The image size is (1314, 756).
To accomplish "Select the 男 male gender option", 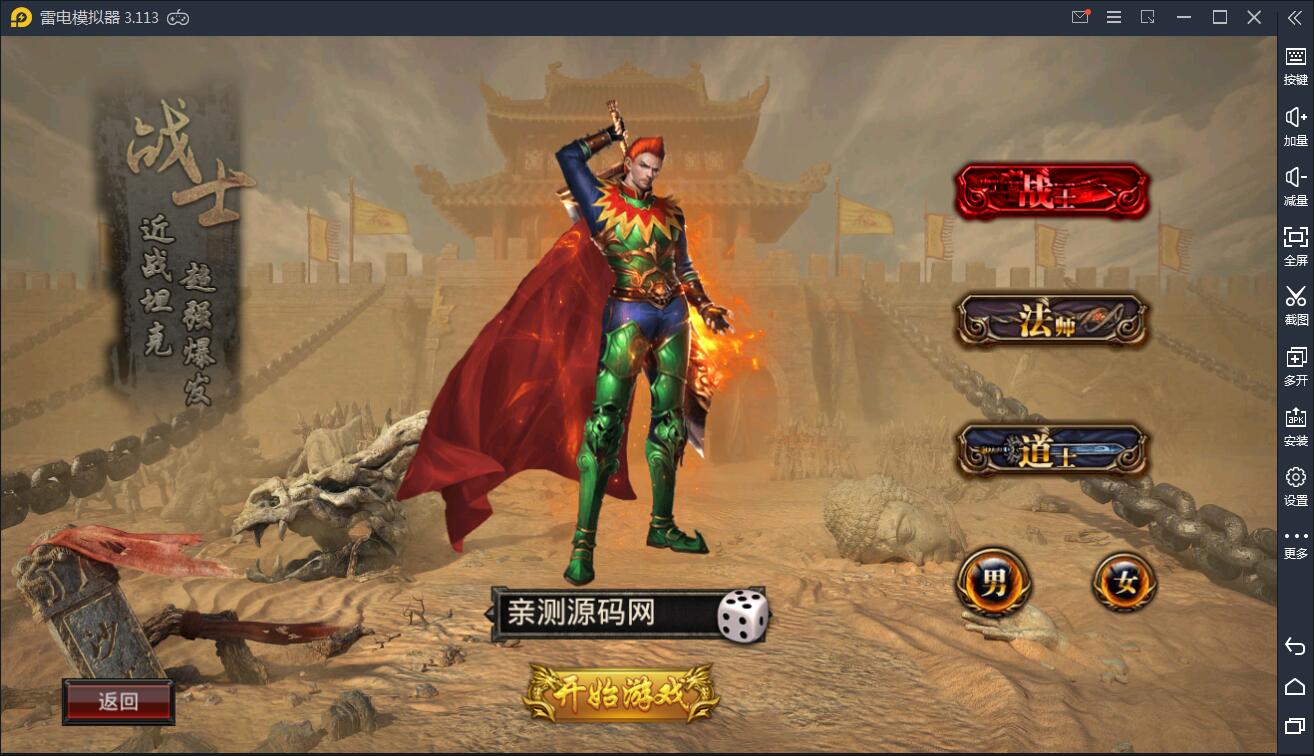I will [x=994, y=581].
